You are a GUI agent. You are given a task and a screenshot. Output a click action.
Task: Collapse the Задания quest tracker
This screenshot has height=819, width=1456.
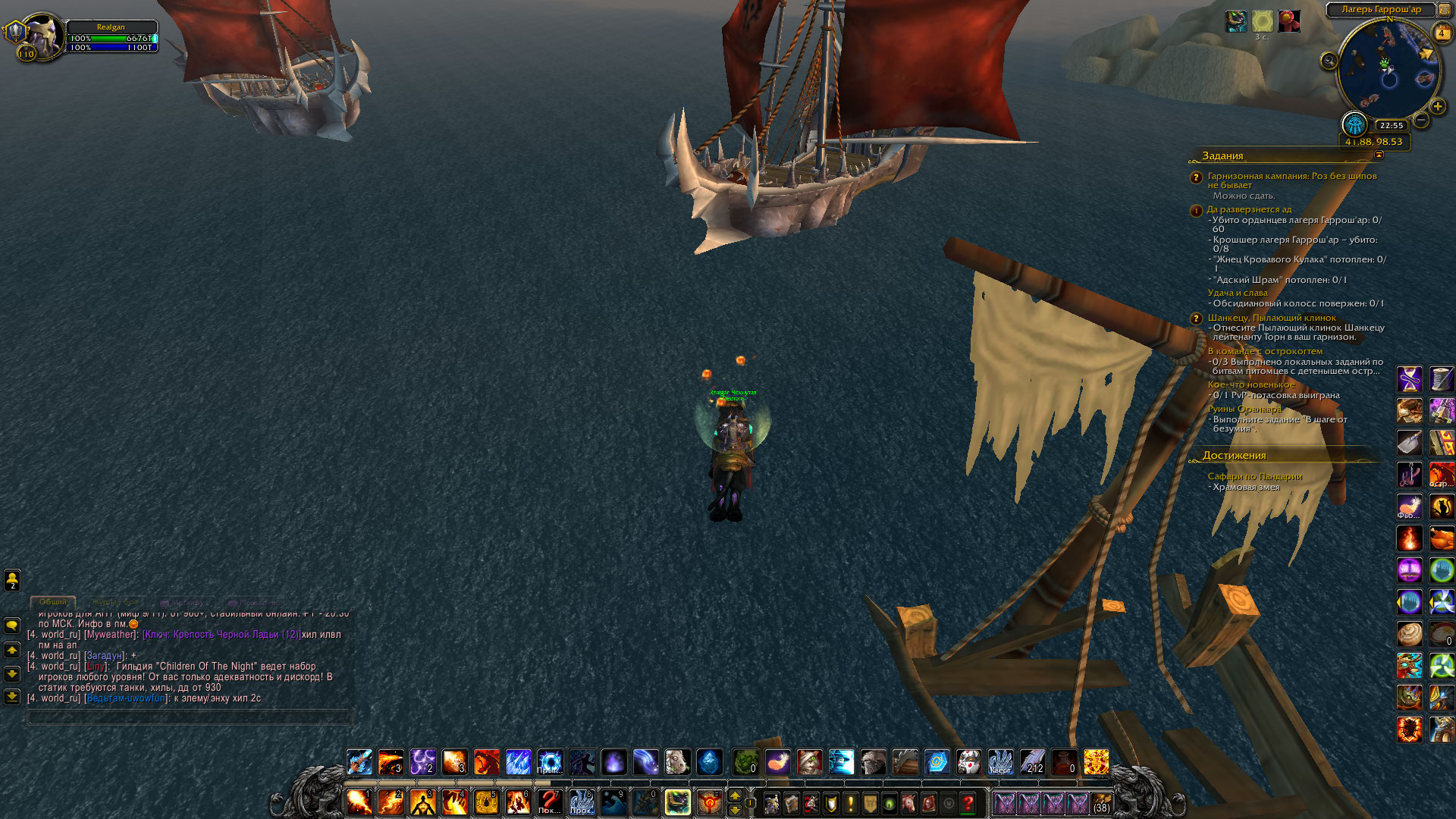point(1379,155)
